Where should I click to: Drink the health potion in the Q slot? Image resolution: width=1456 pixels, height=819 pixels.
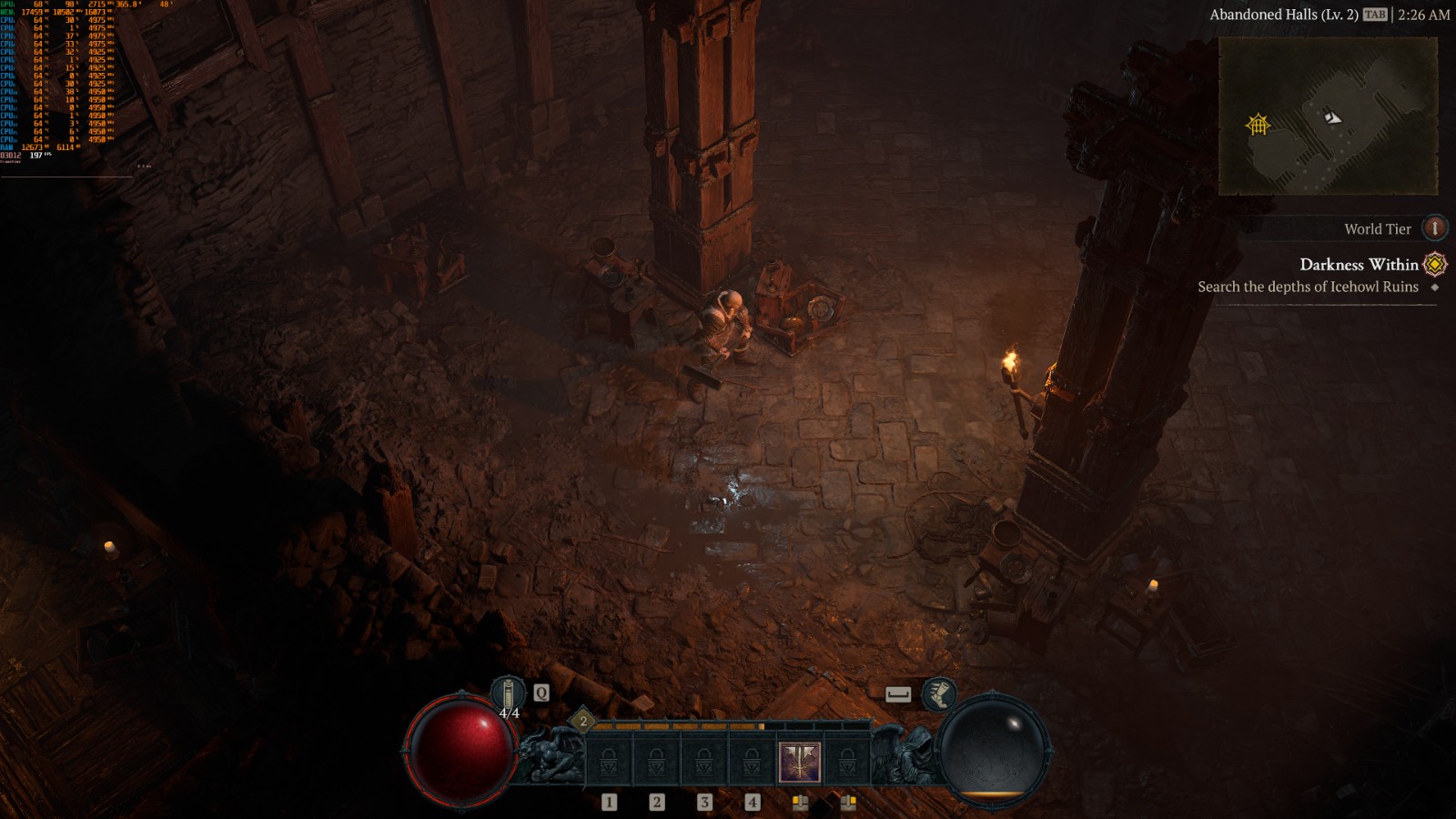[x=507, y=693]
